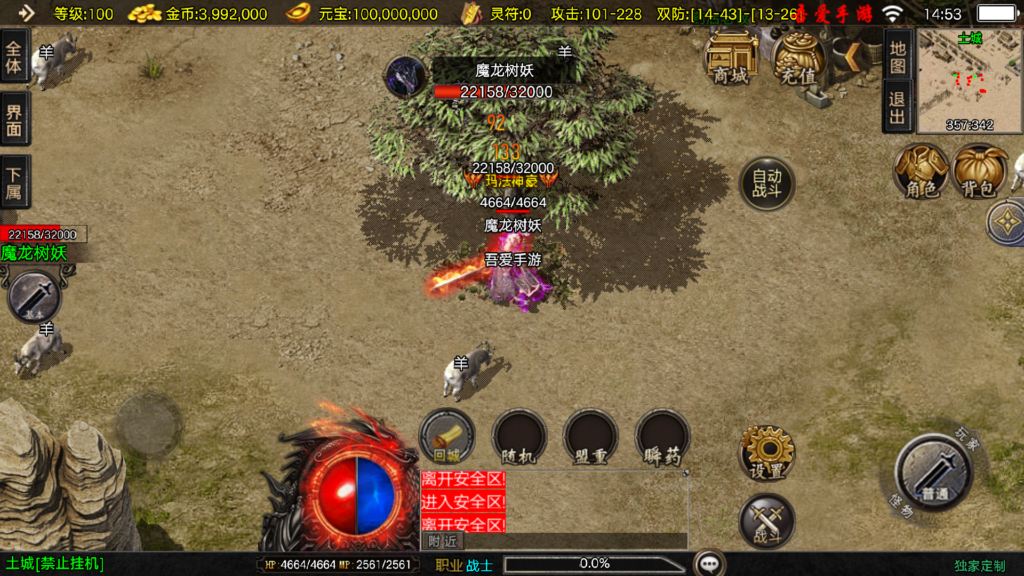The width and height of the screenshot is (1024, 576).
Task: Tap the 战斗 crossed swords button
Action: click(767, 521)
